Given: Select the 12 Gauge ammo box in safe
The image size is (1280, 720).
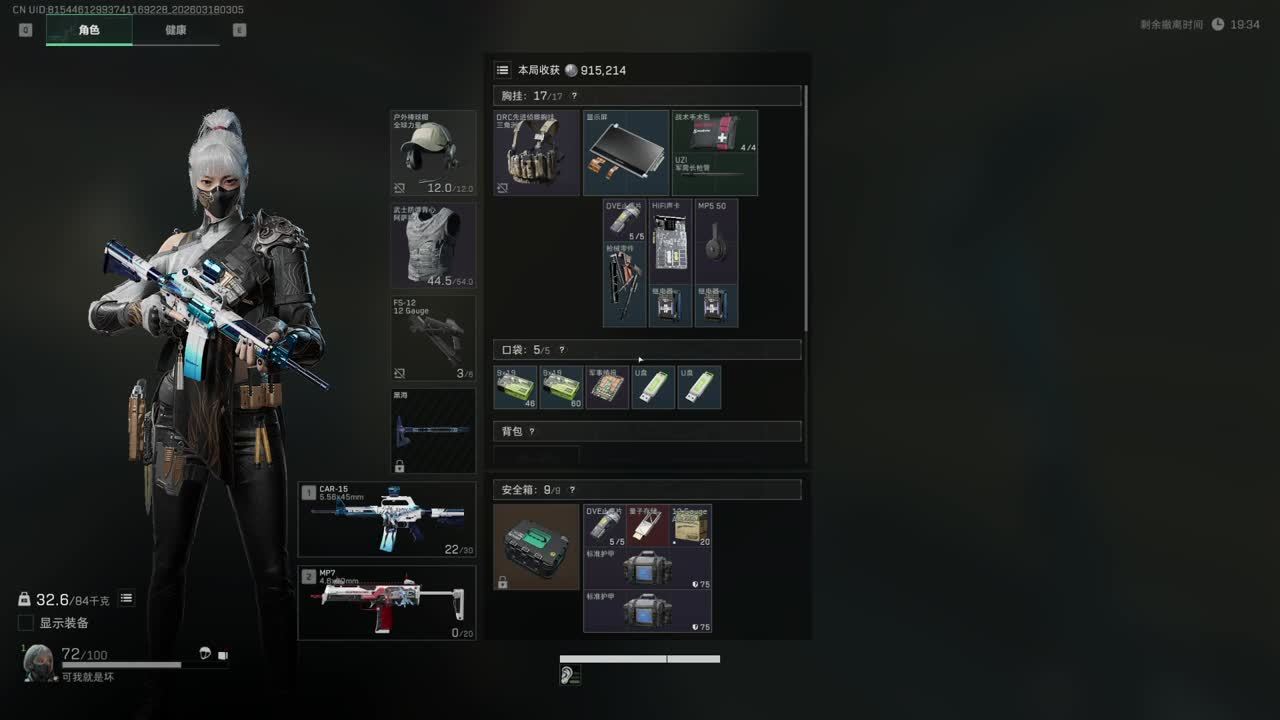Looking at the screenshot, I should tap(690, 525).
